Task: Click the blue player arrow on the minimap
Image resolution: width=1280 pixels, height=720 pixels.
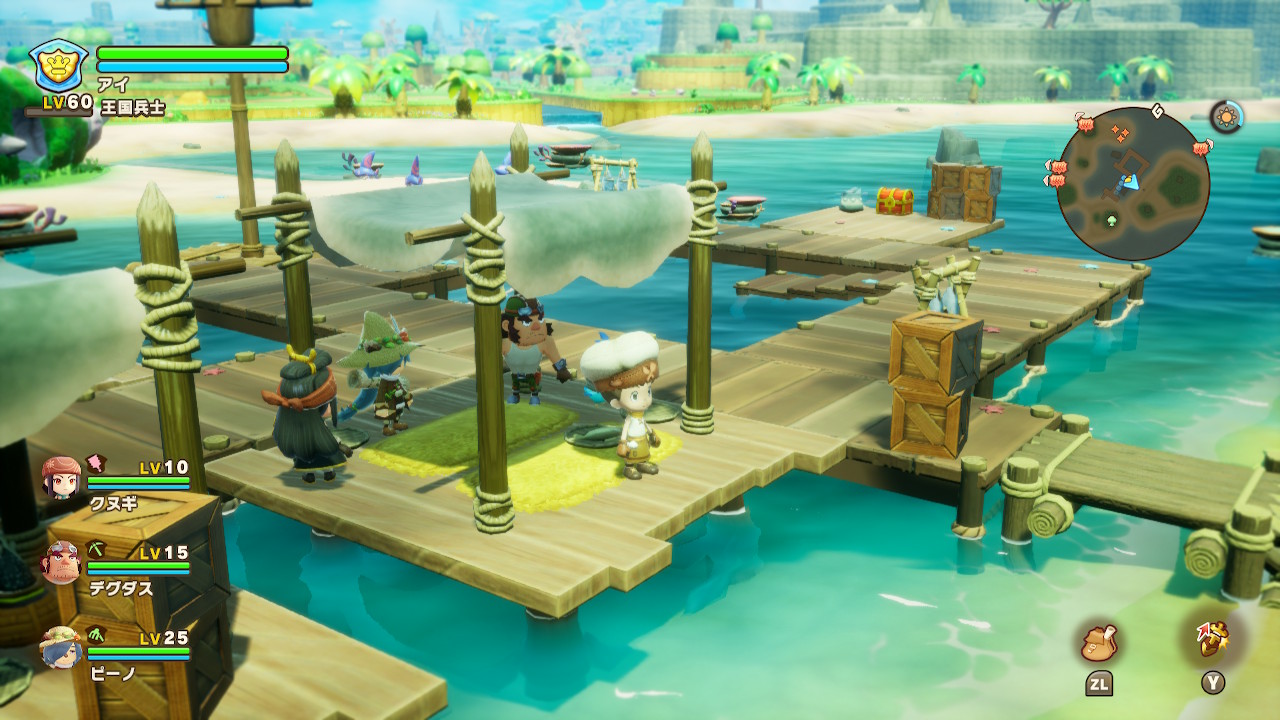Action: (x=1130, y=182)
